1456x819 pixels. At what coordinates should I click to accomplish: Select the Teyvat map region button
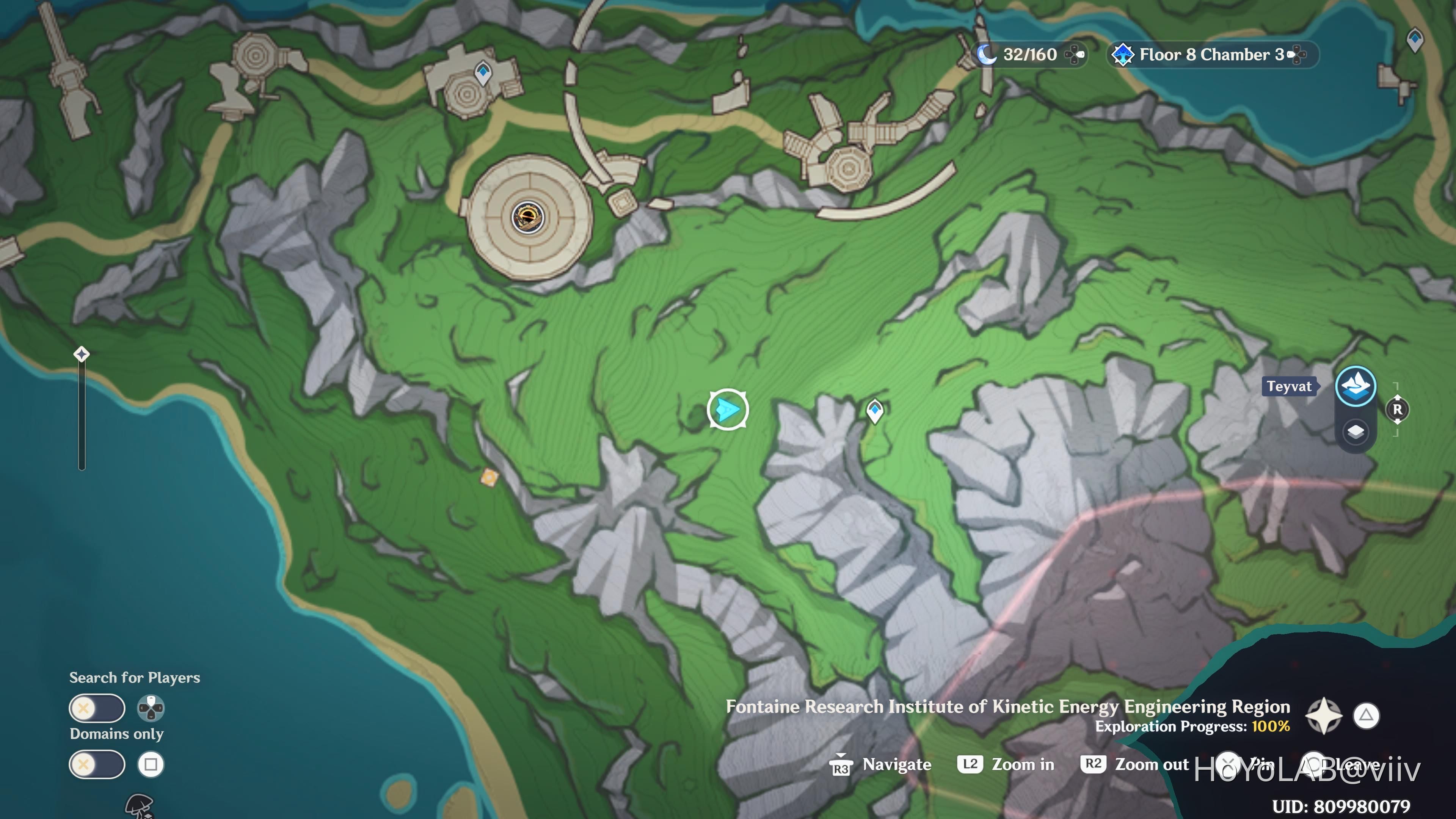pos(1356,387)
